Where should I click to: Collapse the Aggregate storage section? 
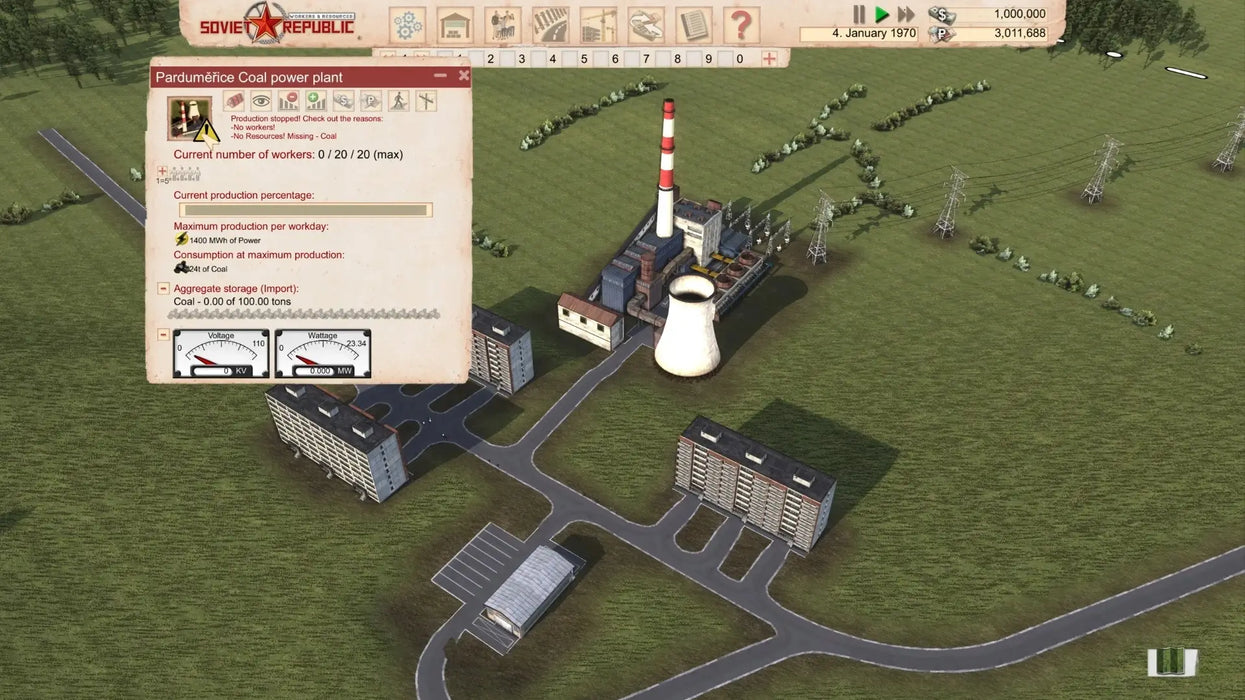[x=163, y=289]
